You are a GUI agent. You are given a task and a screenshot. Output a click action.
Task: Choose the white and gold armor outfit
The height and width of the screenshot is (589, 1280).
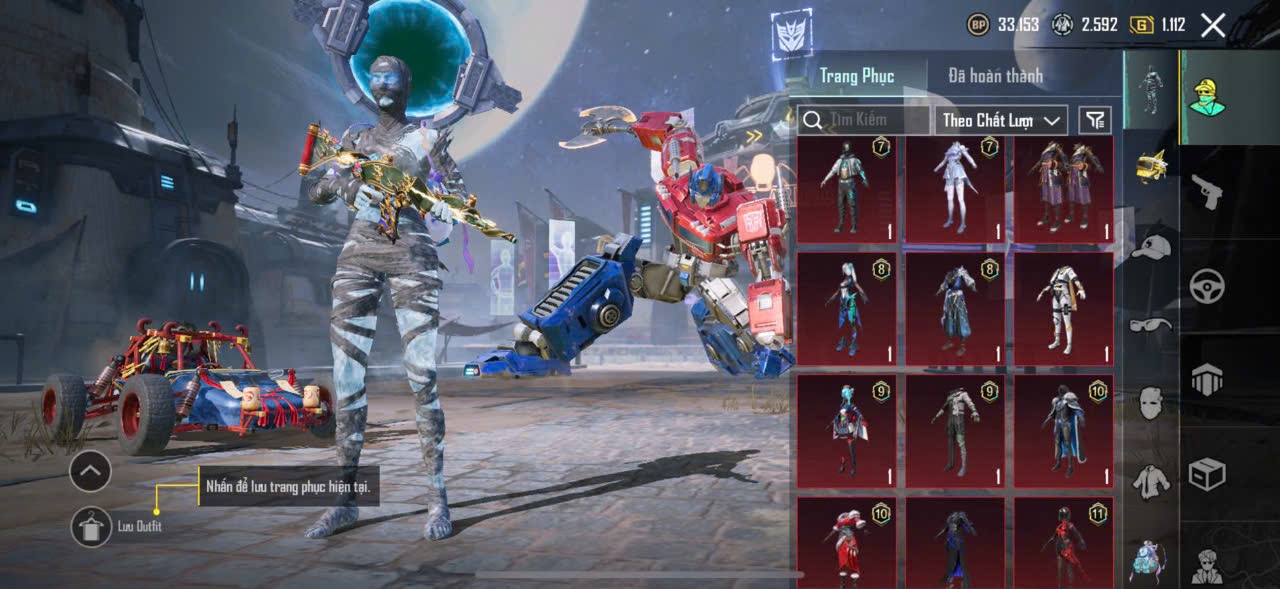pos(1063,308)
